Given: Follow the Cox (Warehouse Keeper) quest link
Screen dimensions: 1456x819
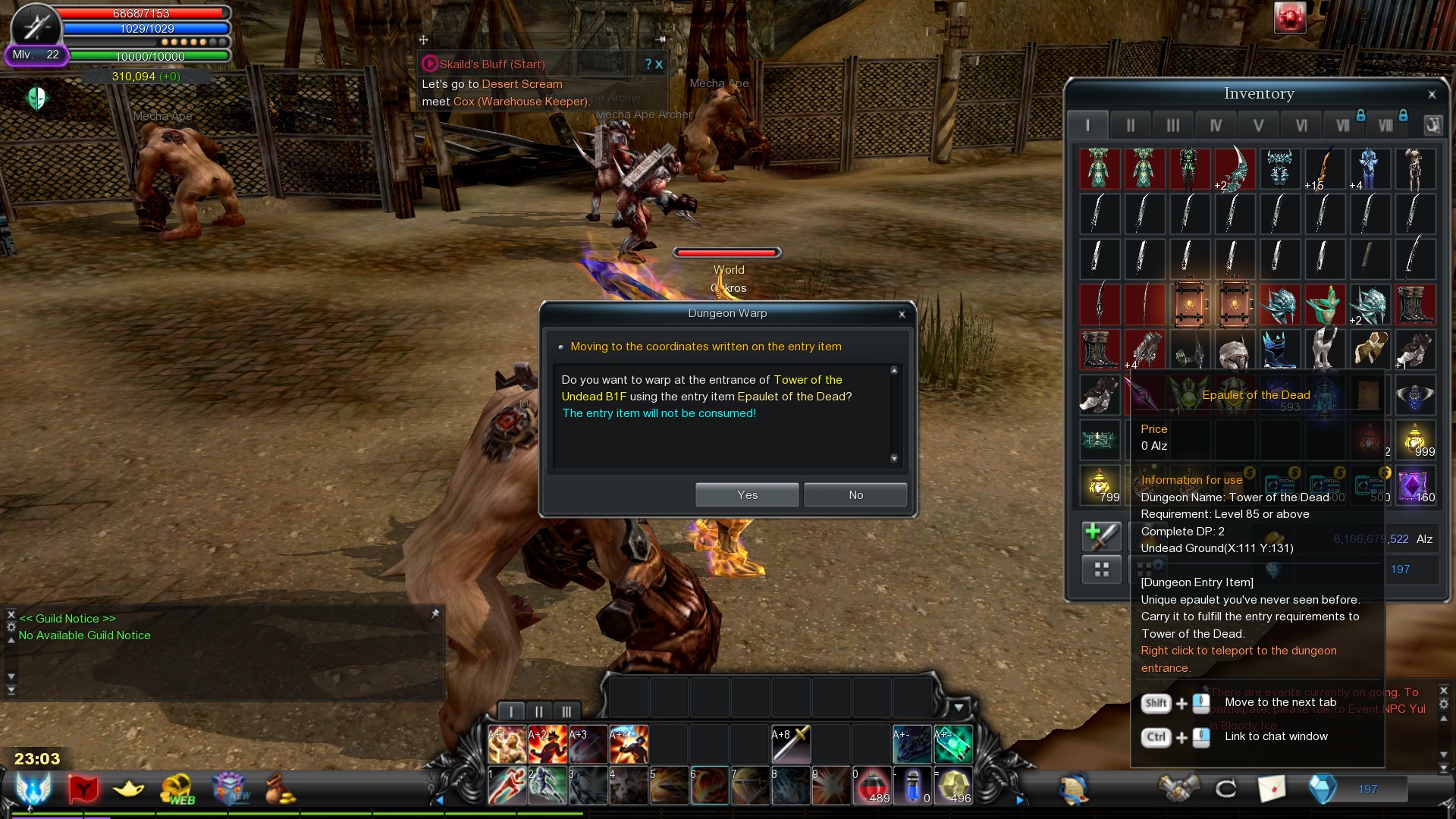Looking at the screenshot, I should 520,102.
